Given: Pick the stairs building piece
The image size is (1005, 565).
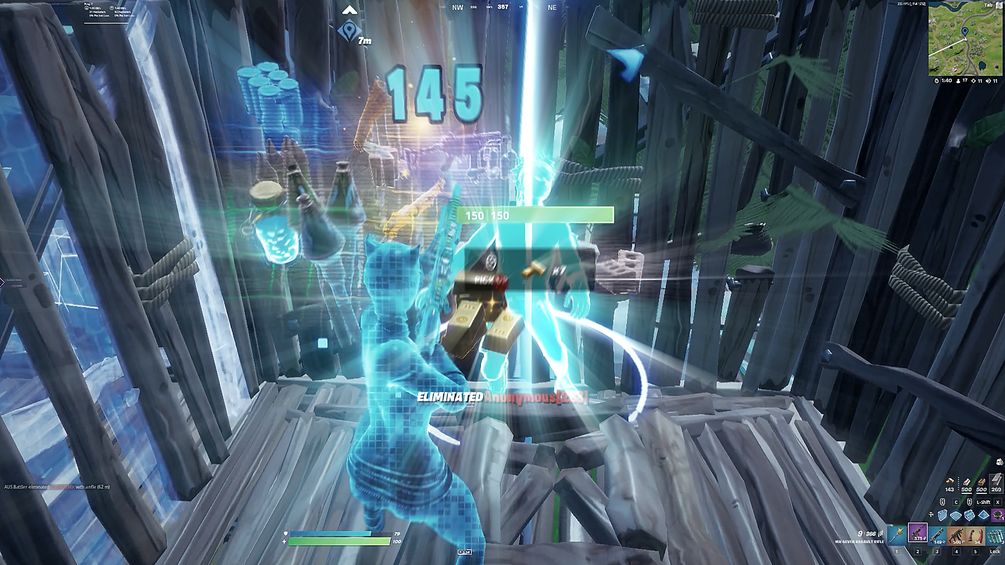Looking at the screenshot, I should (x=969, y=514).
